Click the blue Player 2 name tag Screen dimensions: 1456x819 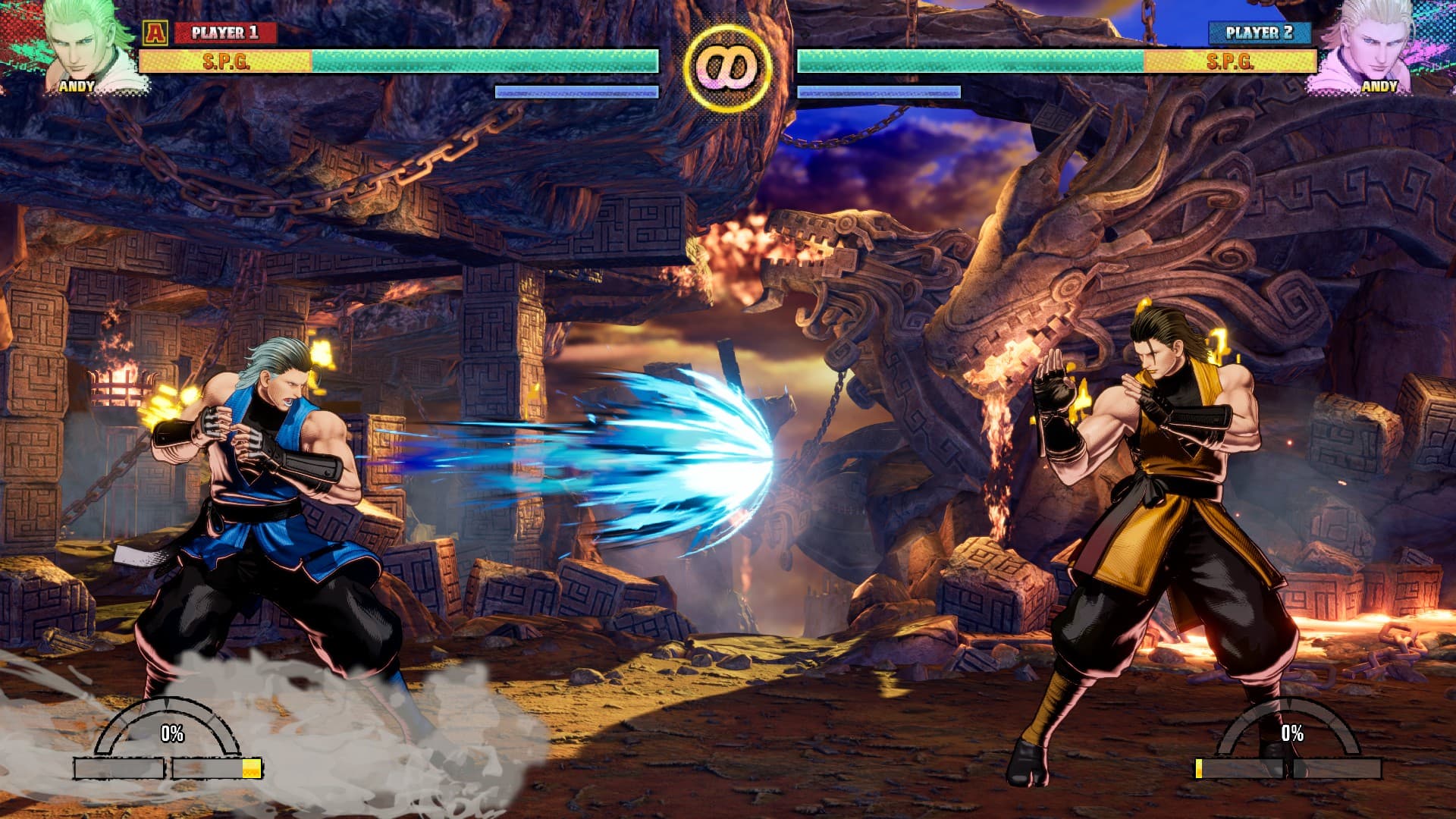pos(1259,33)
